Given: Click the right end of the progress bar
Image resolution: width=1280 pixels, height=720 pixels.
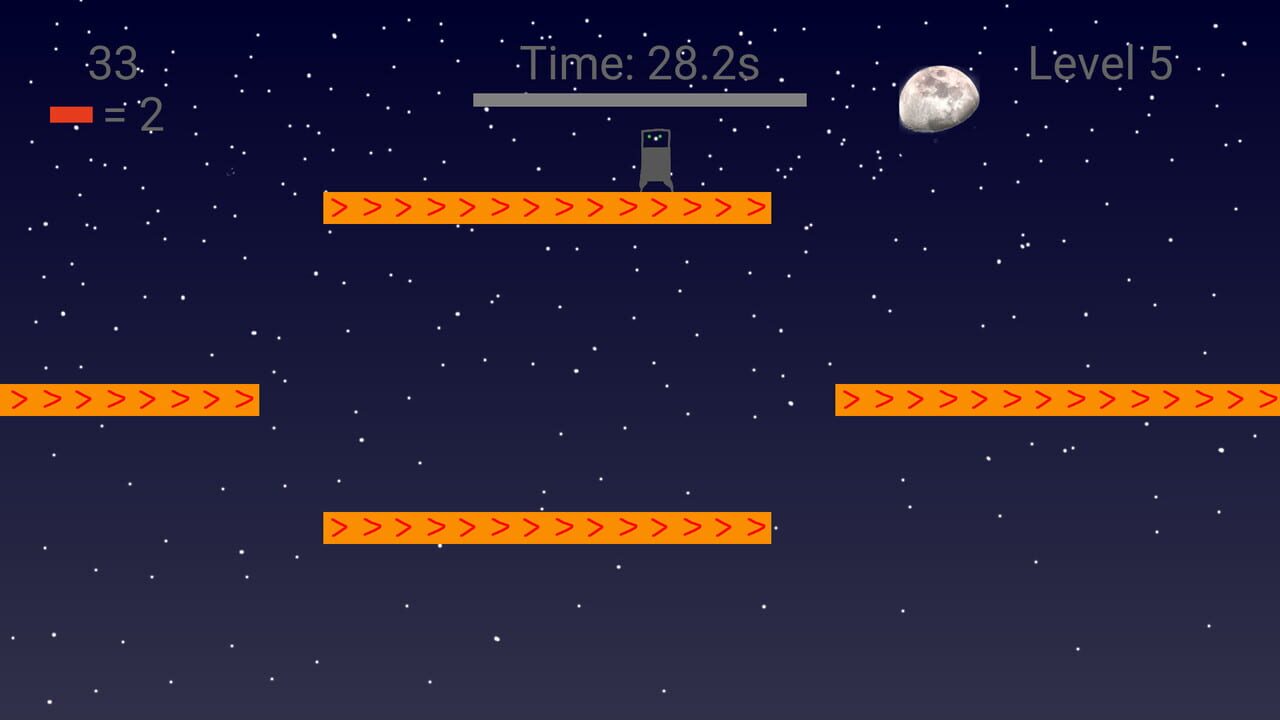Looking at the screenshot, I should [x=800, y=99].
